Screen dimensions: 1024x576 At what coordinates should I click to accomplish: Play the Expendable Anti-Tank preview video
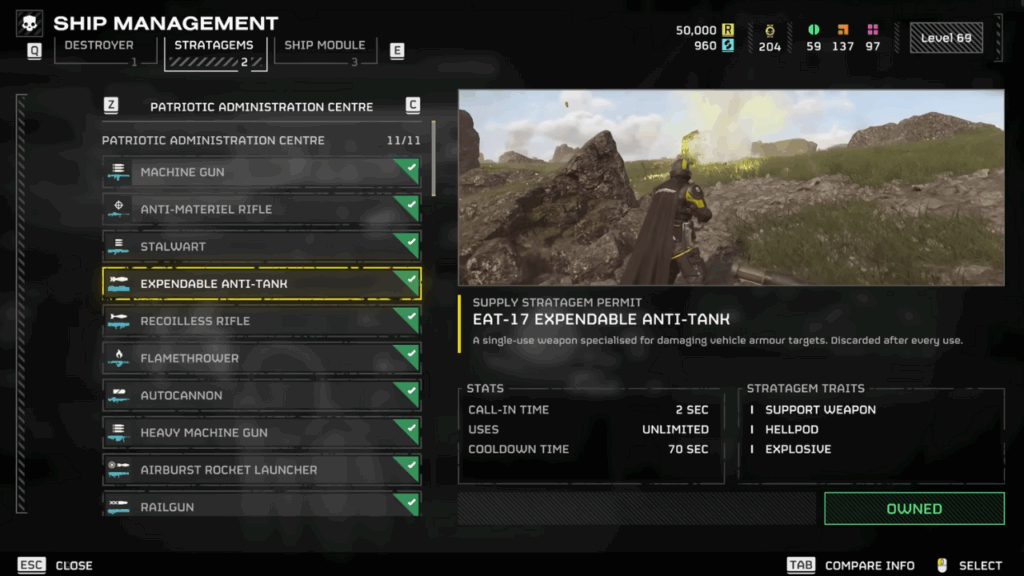tap(731, 188)
